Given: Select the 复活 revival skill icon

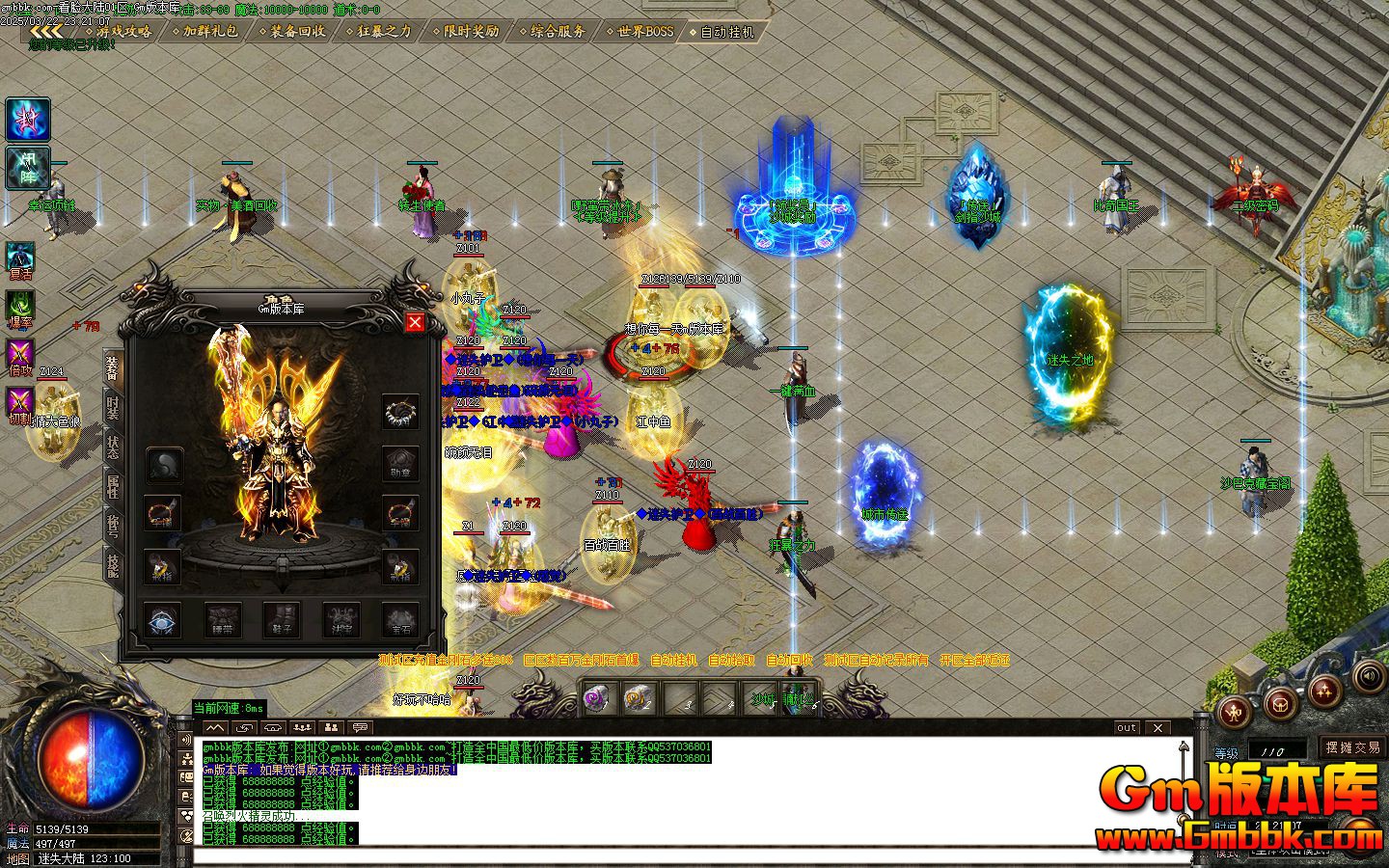Looking at the screenshot, I should [x=19, y=257].
